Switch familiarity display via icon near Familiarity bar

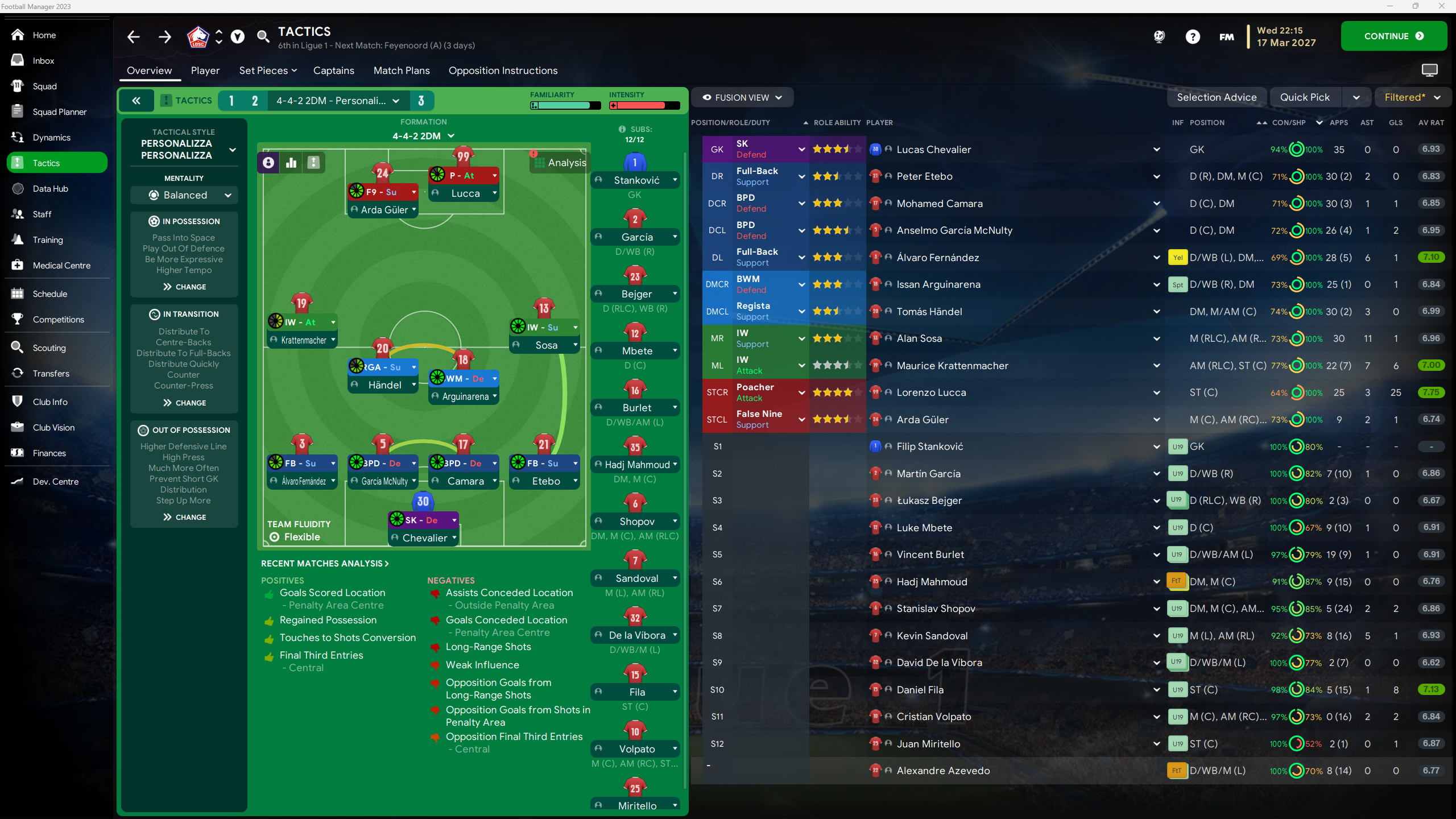pyautogui.click(x=535, y=105)
